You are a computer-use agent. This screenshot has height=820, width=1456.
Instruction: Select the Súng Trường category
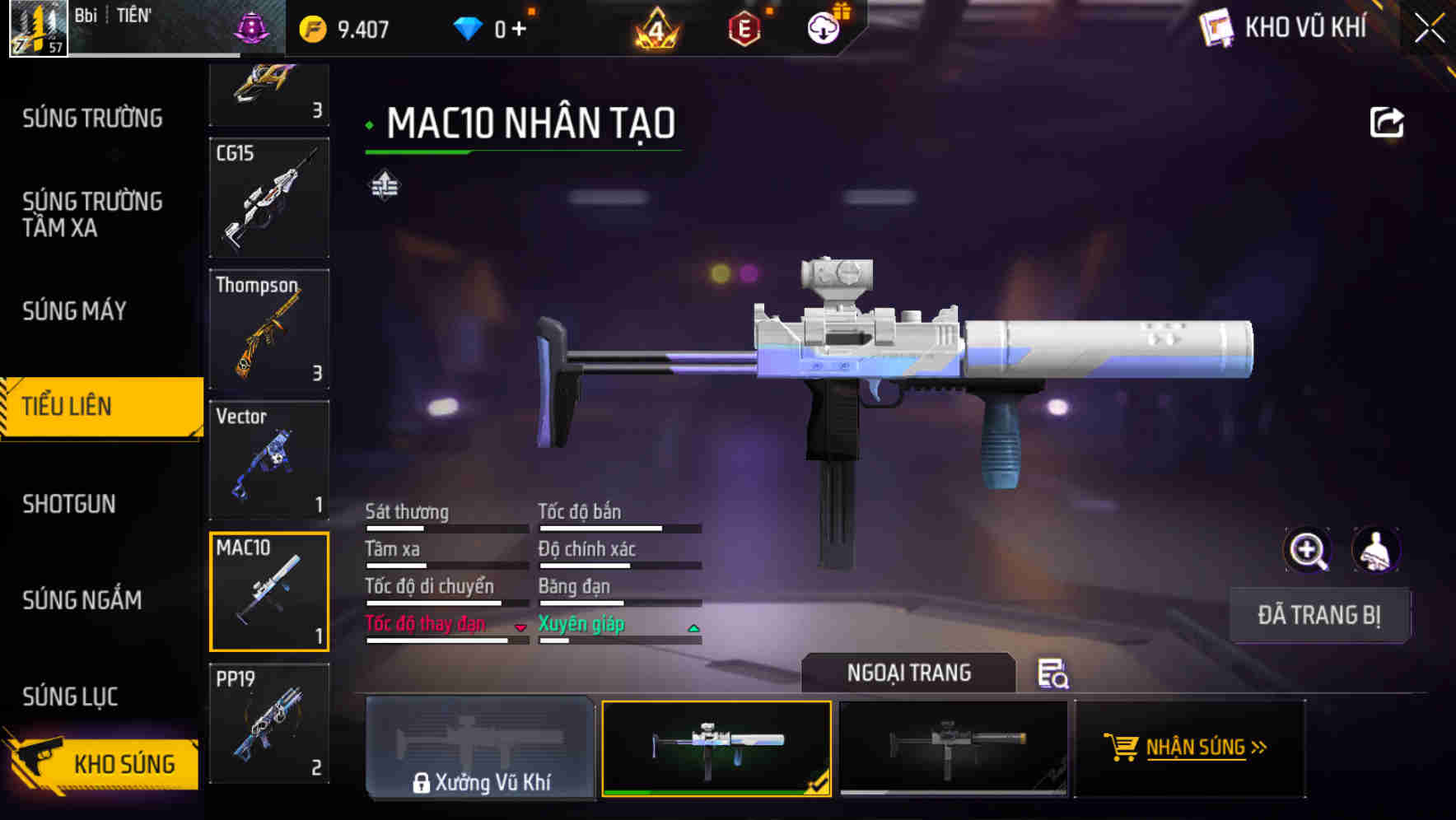pos(92,119)
